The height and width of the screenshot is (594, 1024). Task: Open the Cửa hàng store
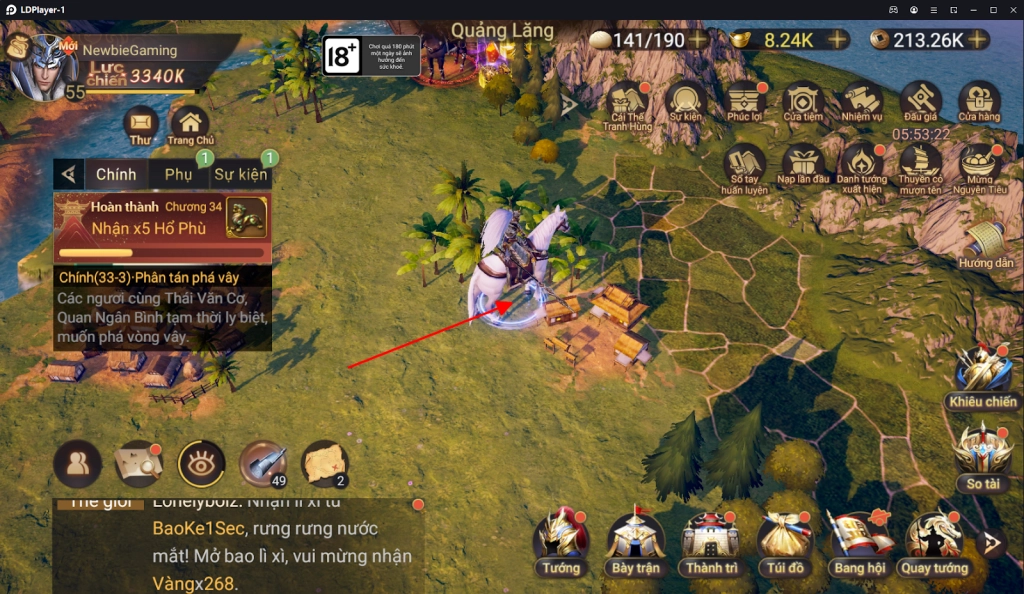[979, 101]
